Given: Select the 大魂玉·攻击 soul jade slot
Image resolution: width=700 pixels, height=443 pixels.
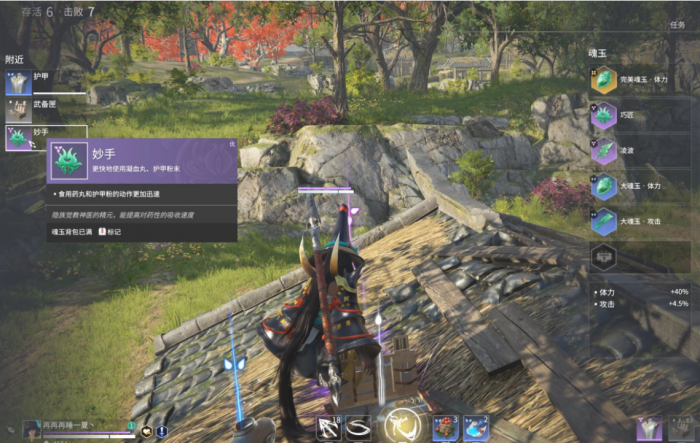Looking at the screenshot, I should (x=603, y=221).
